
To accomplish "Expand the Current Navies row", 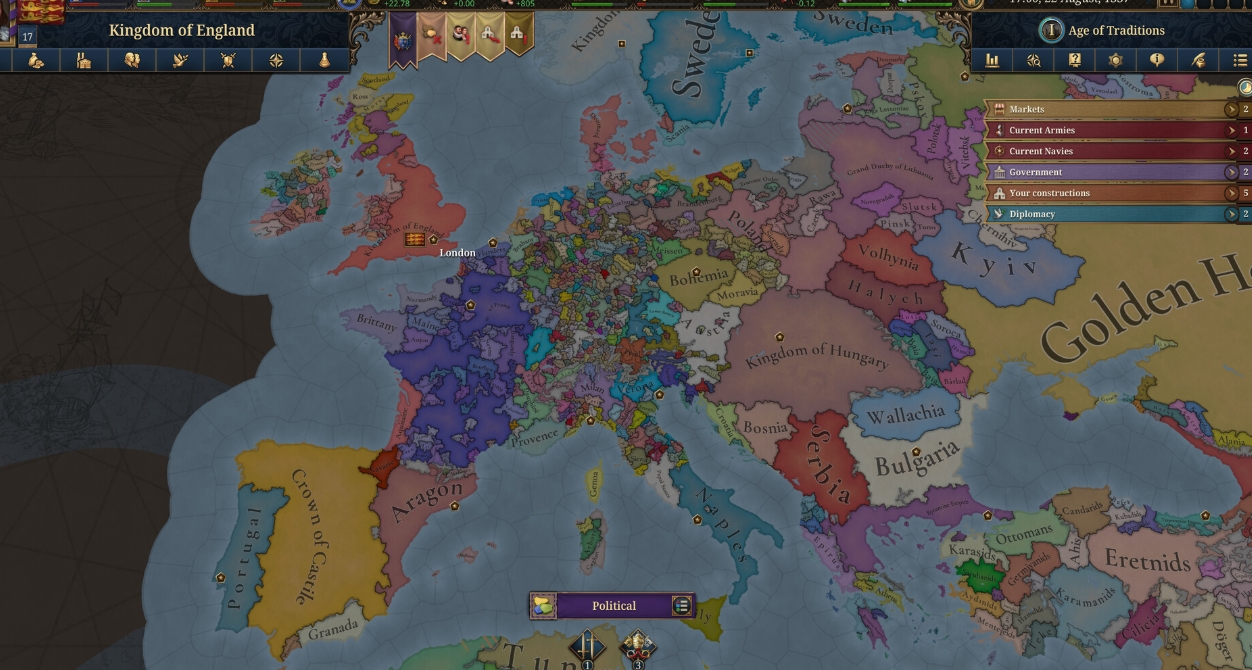I will tap(1232, 151).
